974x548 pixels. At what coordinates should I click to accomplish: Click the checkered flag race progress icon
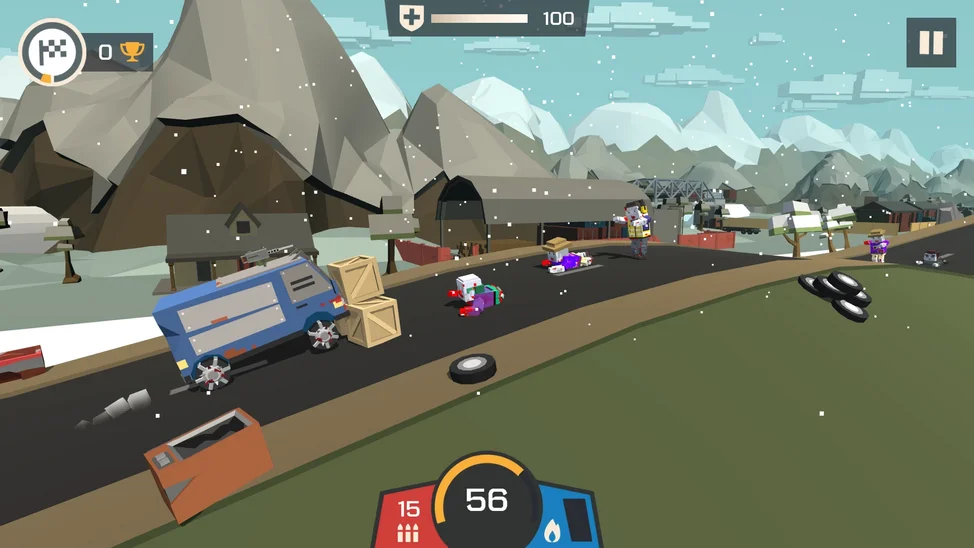pos(51,52)
